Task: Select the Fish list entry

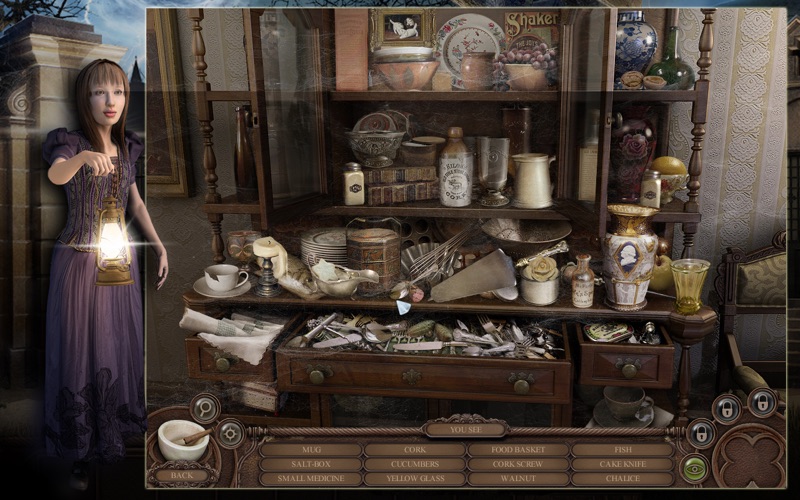Action: pyautogui.click(x=622, y=450)
